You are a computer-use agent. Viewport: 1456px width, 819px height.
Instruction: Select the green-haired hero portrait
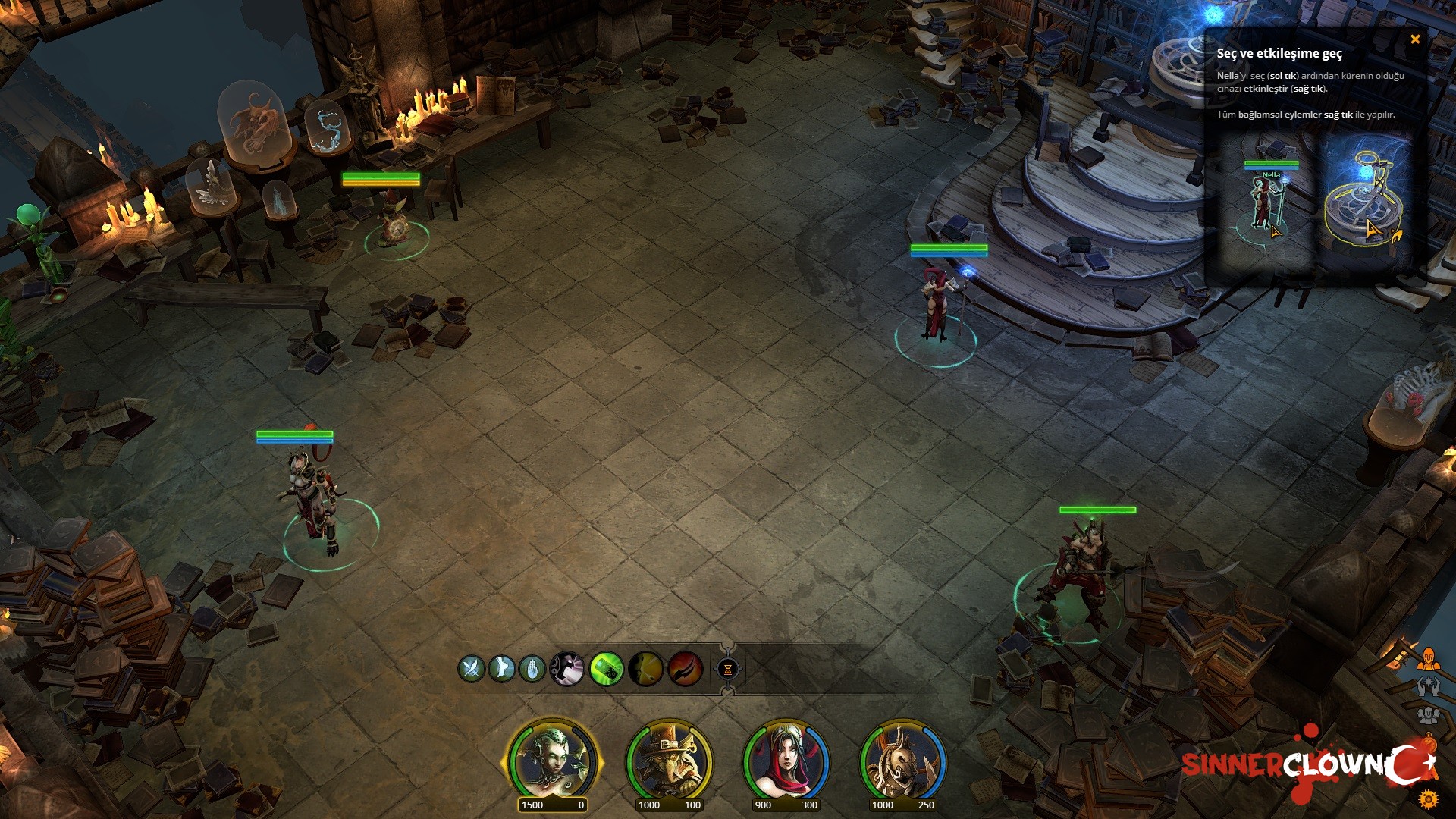pyautogui.click(x=551, y=761)
